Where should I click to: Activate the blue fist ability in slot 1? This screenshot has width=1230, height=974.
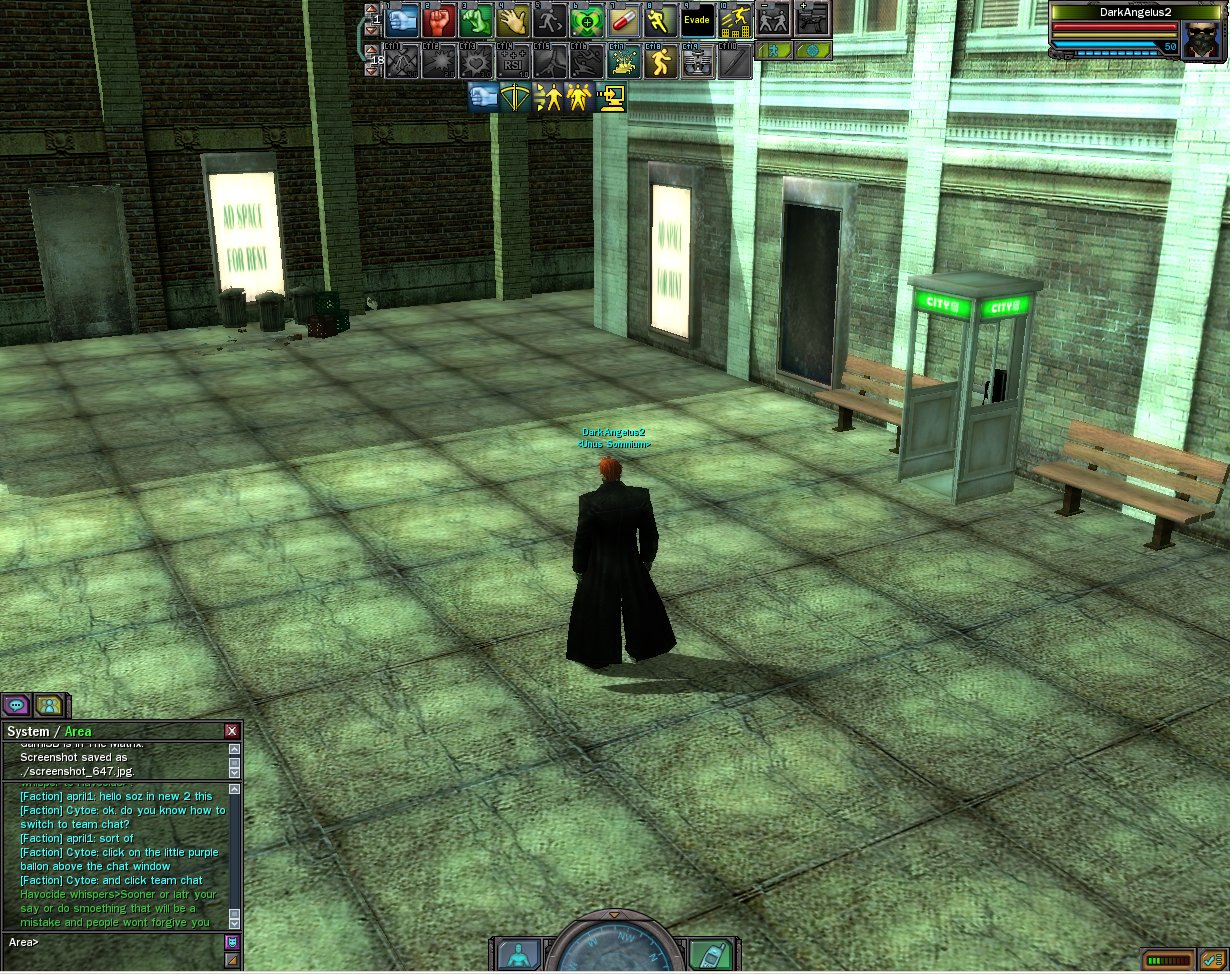[401, 20]
